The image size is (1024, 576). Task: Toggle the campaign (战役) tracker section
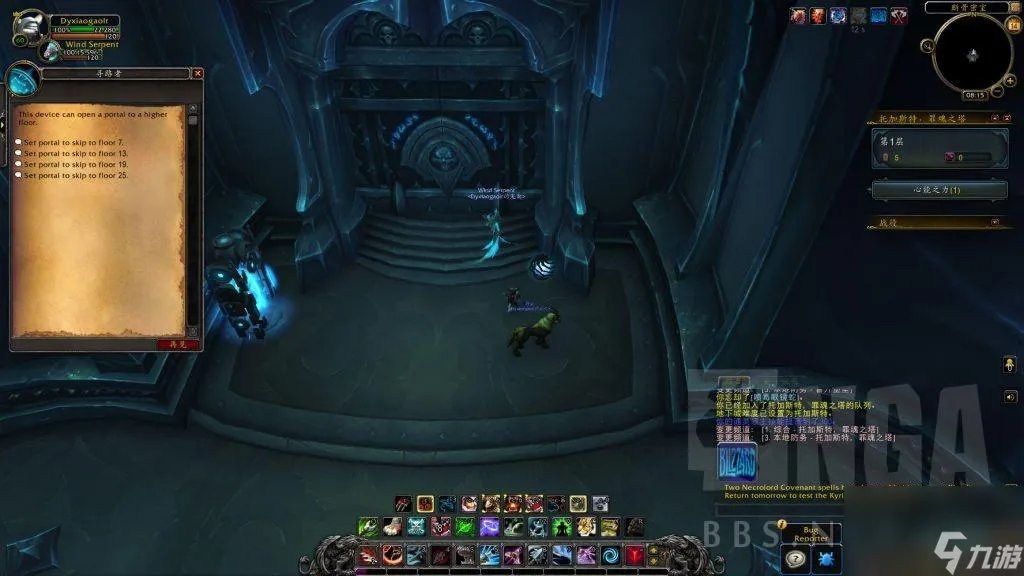coord(994,222)
